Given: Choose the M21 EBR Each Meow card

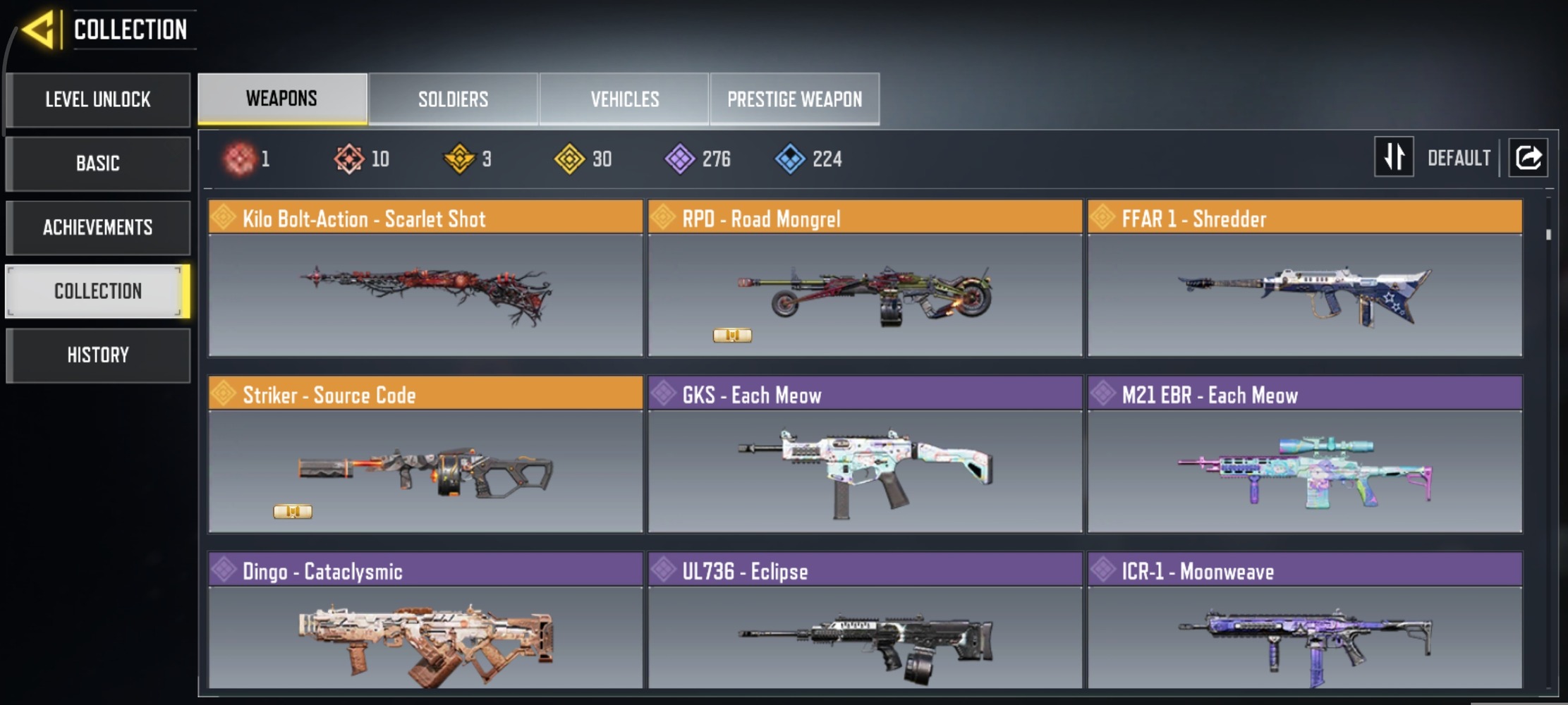Looking at the screenshot, I should [x=1304, y=455].
